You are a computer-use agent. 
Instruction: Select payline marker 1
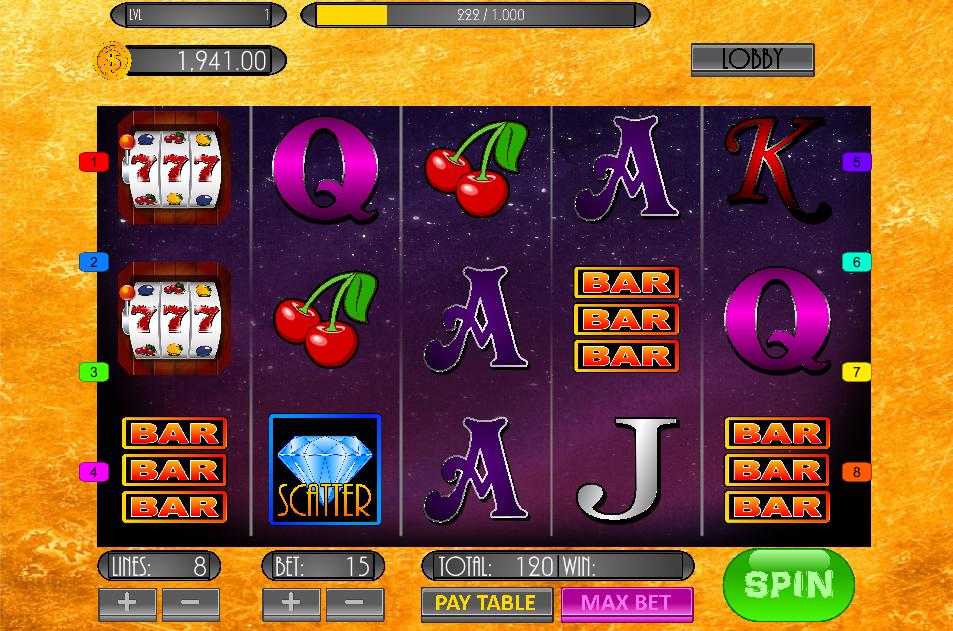click(94, 162)
